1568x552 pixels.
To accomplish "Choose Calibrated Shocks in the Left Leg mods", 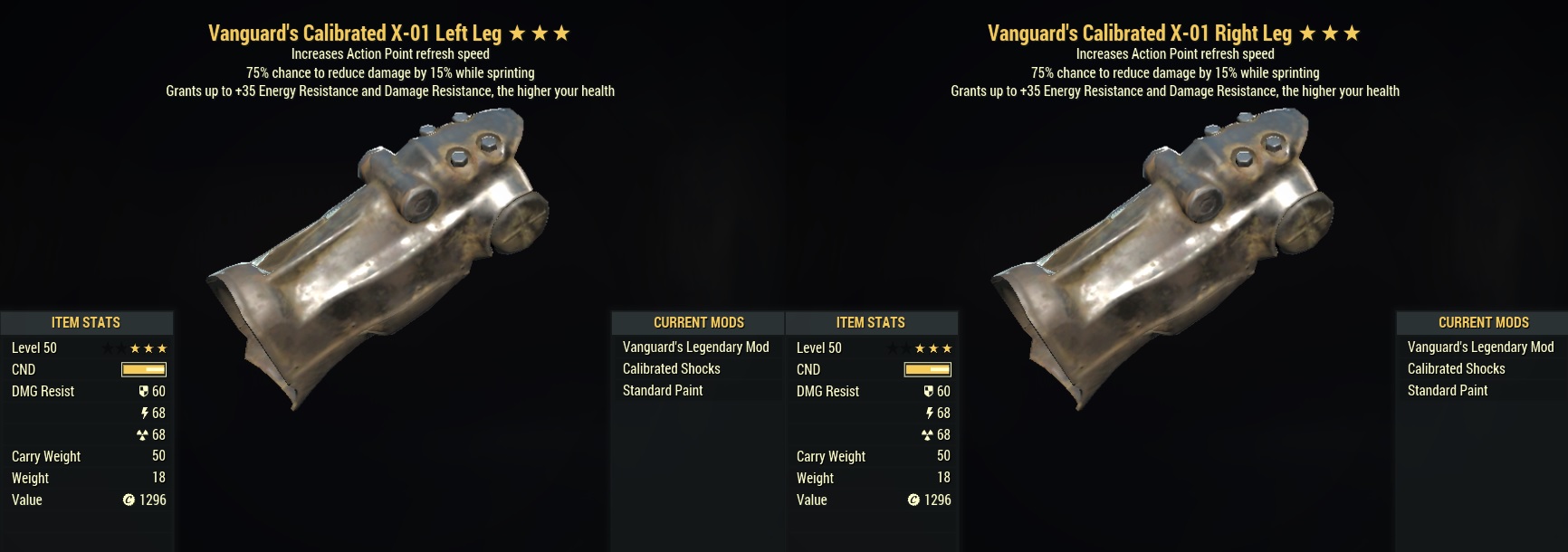I will (671, 368).
